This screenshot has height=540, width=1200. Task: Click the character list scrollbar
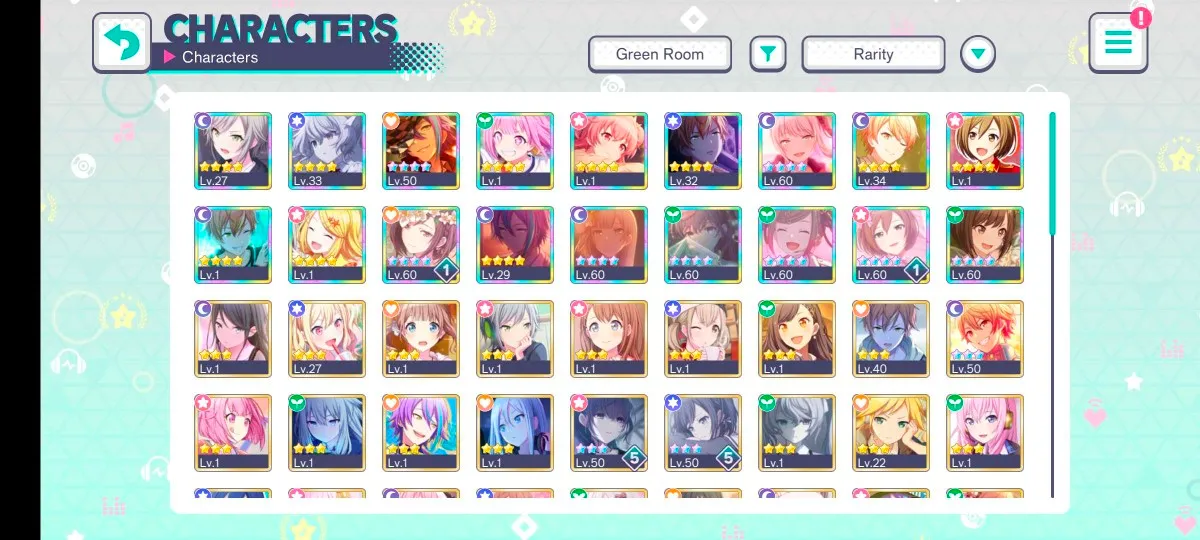pyautogui.click(x=1052, y=174)
